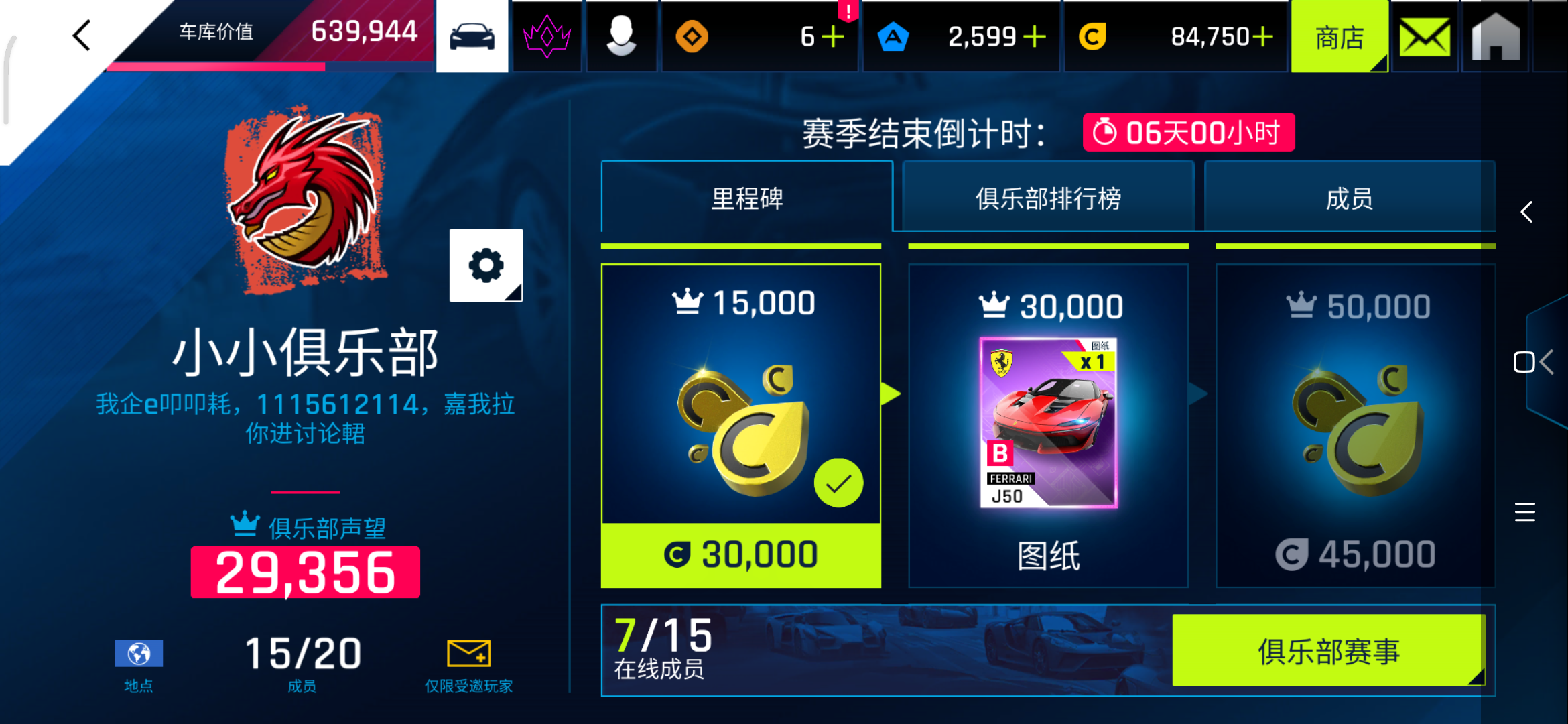This screenshot has width=1568, height=724.
Task: Add tokens via the plus next to 6
Action: (833, 37)
